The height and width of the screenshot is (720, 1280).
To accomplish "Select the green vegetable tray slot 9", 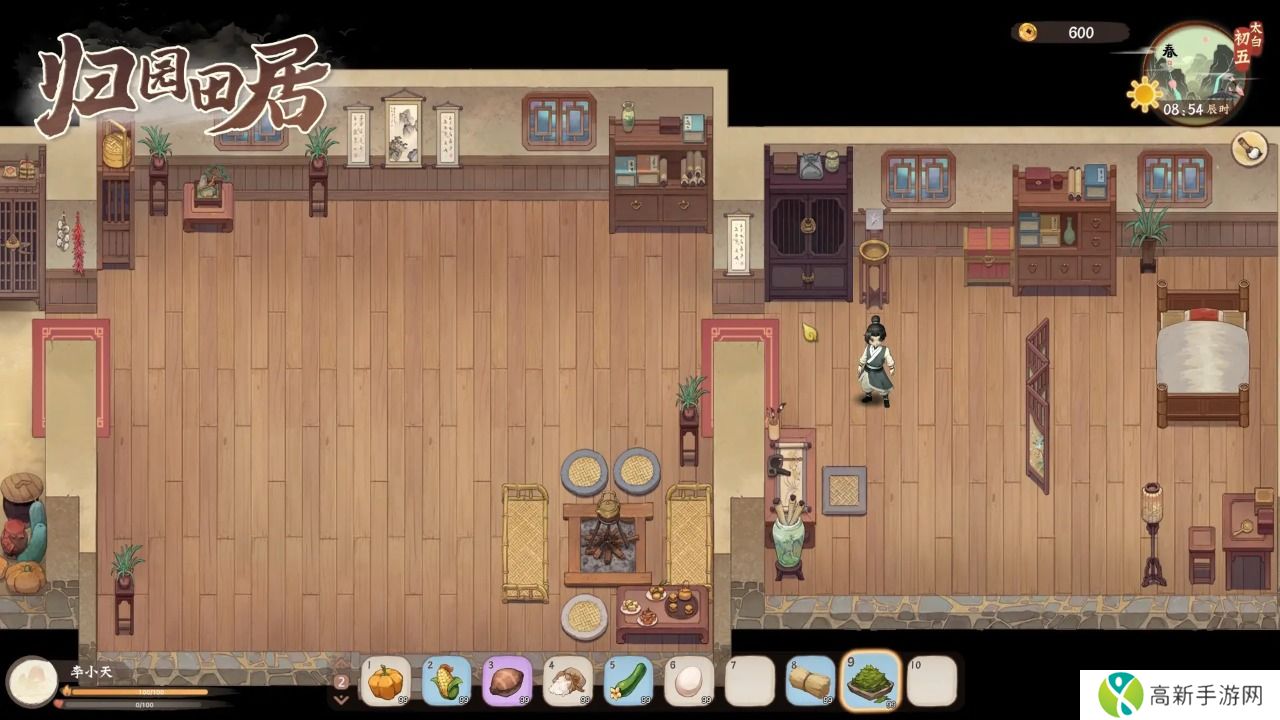I will point(871,680).
